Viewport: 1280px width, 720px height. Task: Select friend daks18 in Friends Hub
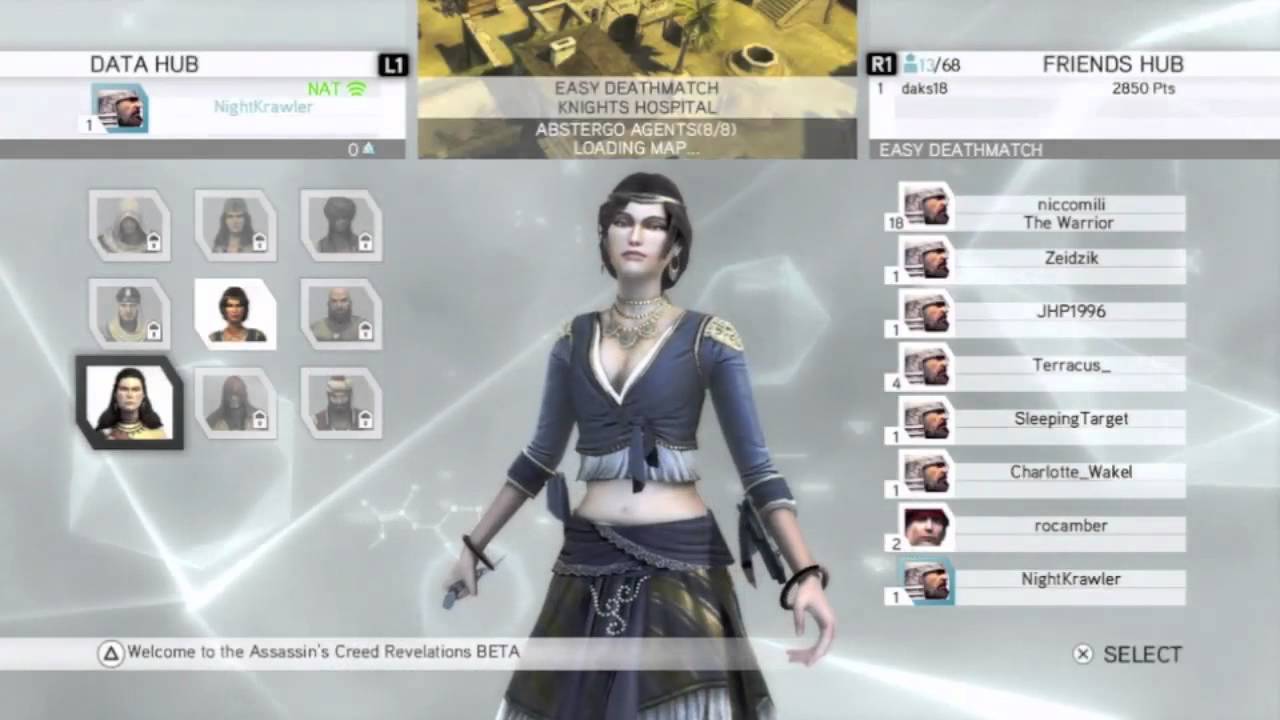[925, 89]
